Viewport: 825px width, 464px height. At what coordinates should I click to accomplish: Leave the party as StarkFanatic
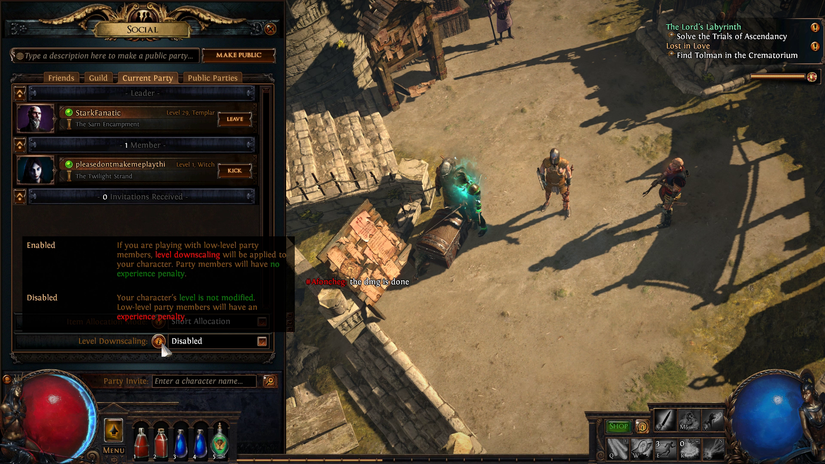[235, 118]
